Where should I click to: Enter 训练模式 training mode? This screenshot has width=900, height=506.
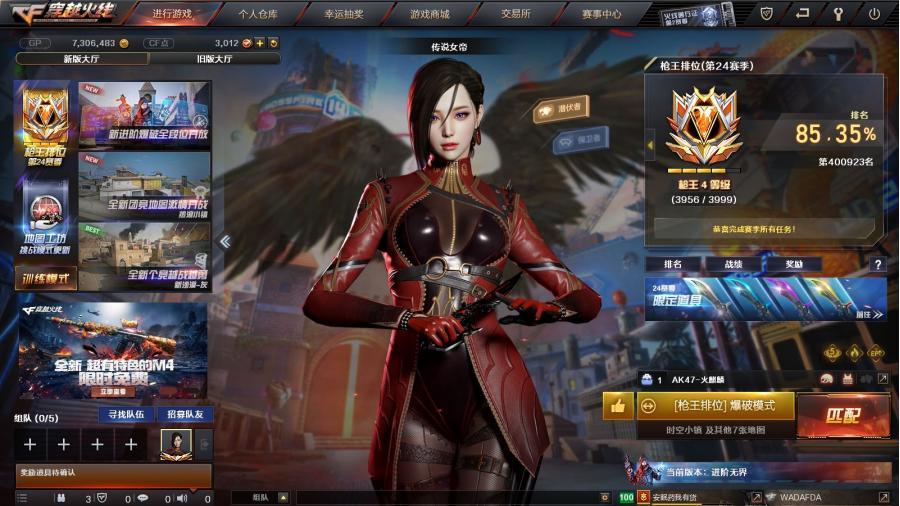click(45, 278)
